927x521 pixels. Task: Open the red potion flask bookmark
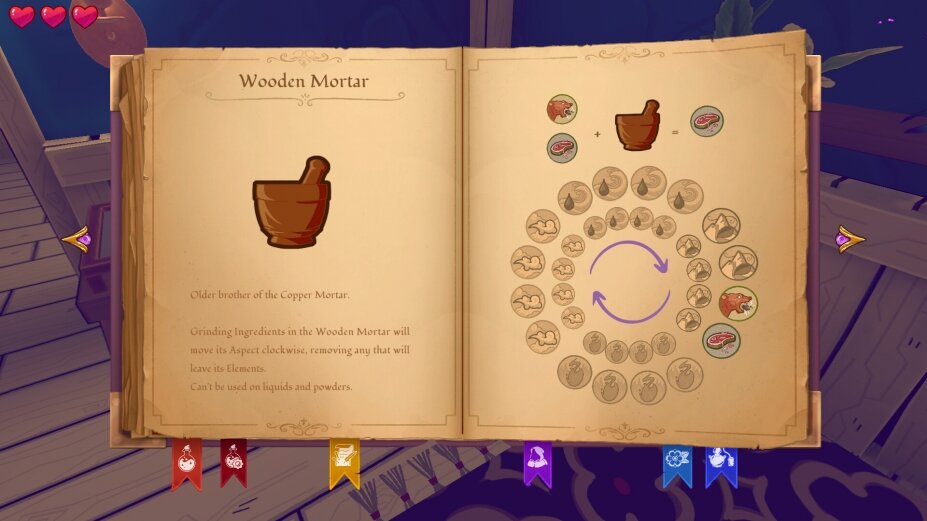click(x=187, y=462)
